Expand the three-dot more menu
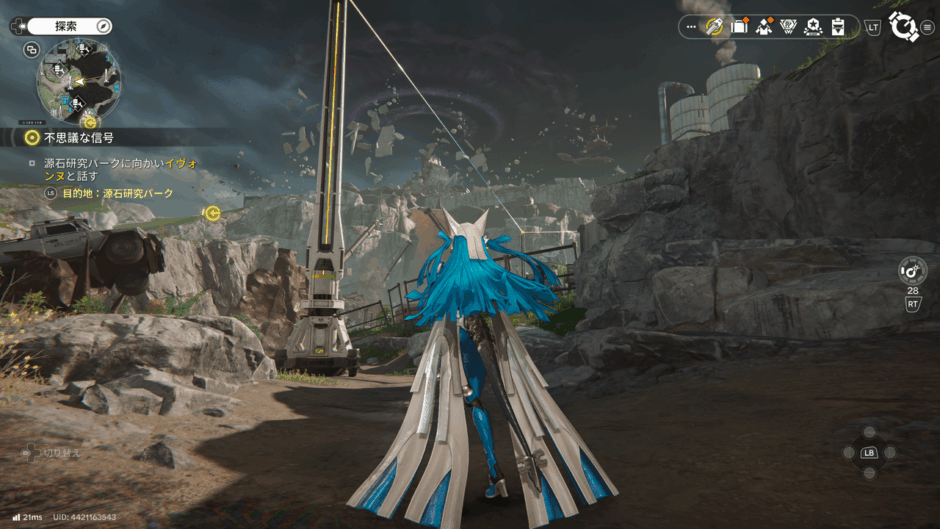 tap(691, 27)
